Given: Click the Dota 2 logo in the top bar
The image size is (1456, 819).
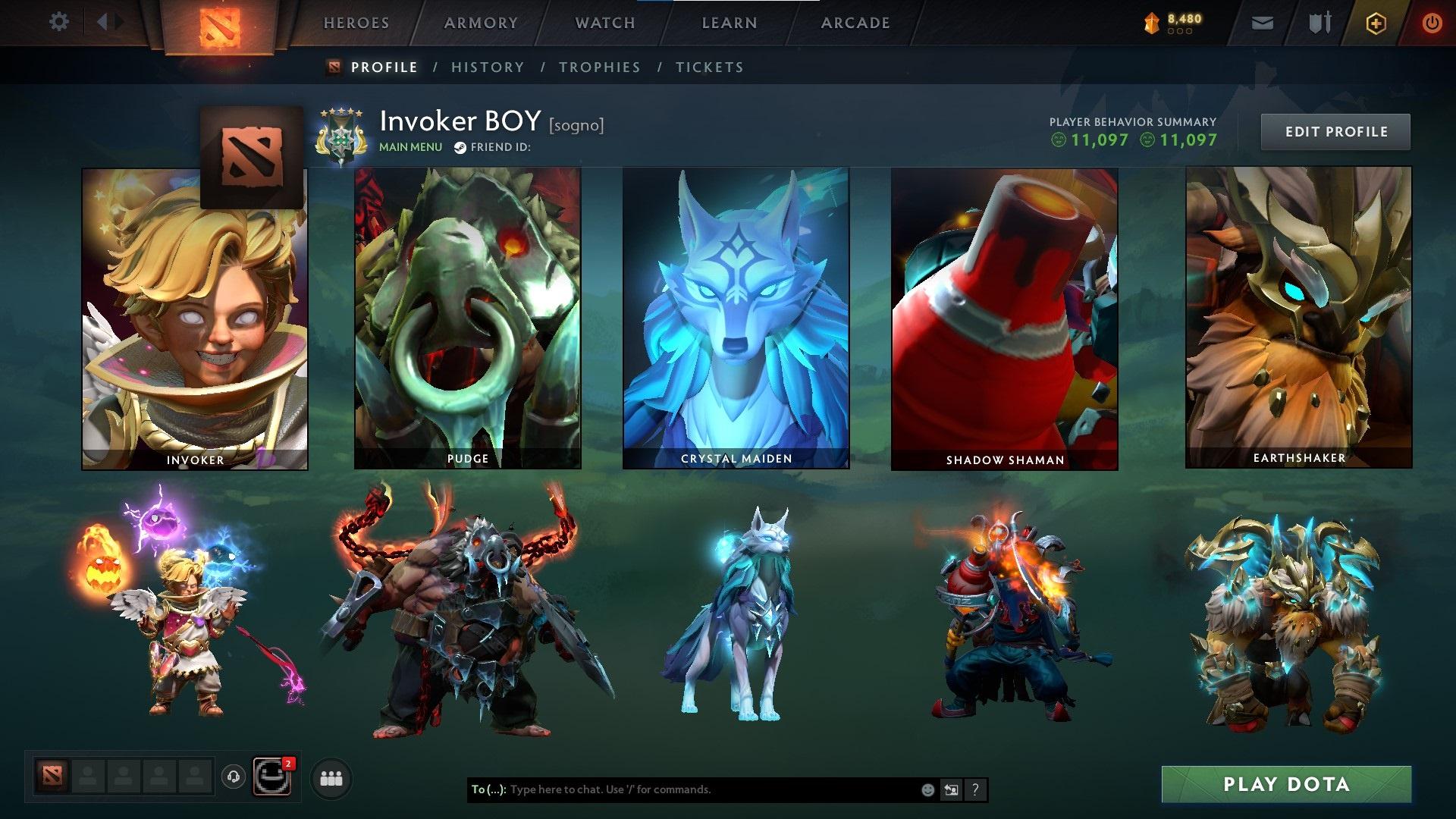Looking at the screenshot, I should 221,23.
